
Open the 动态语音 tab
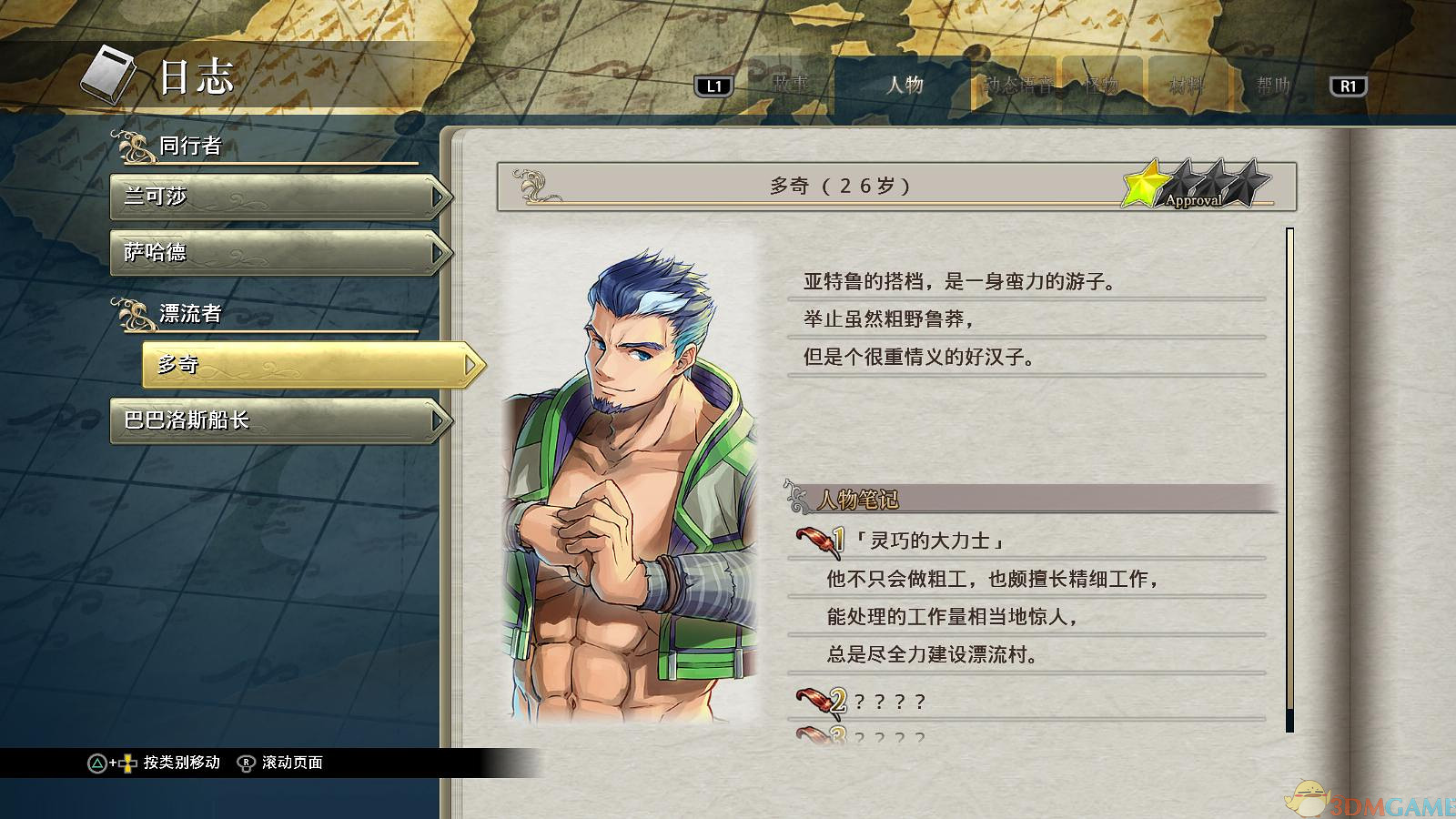point(1017,85)
